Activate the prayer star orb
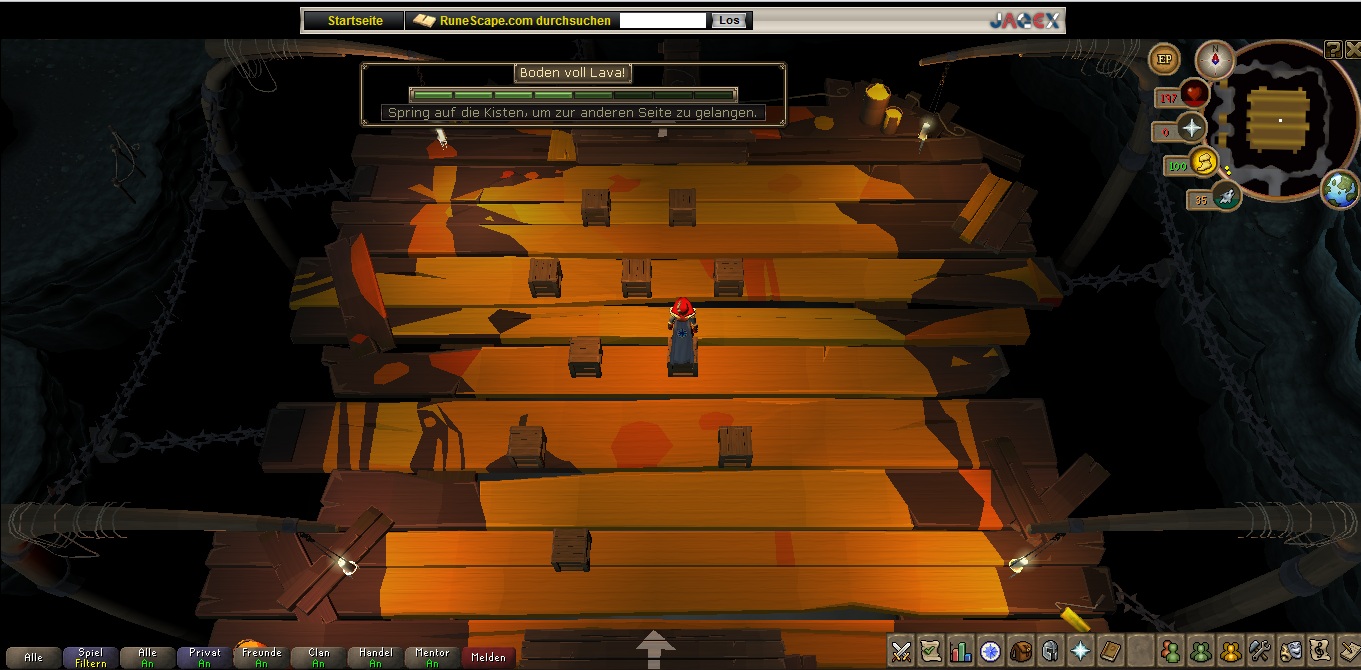This screenshot has width=1361, height=670. [x=1192, y=129]
